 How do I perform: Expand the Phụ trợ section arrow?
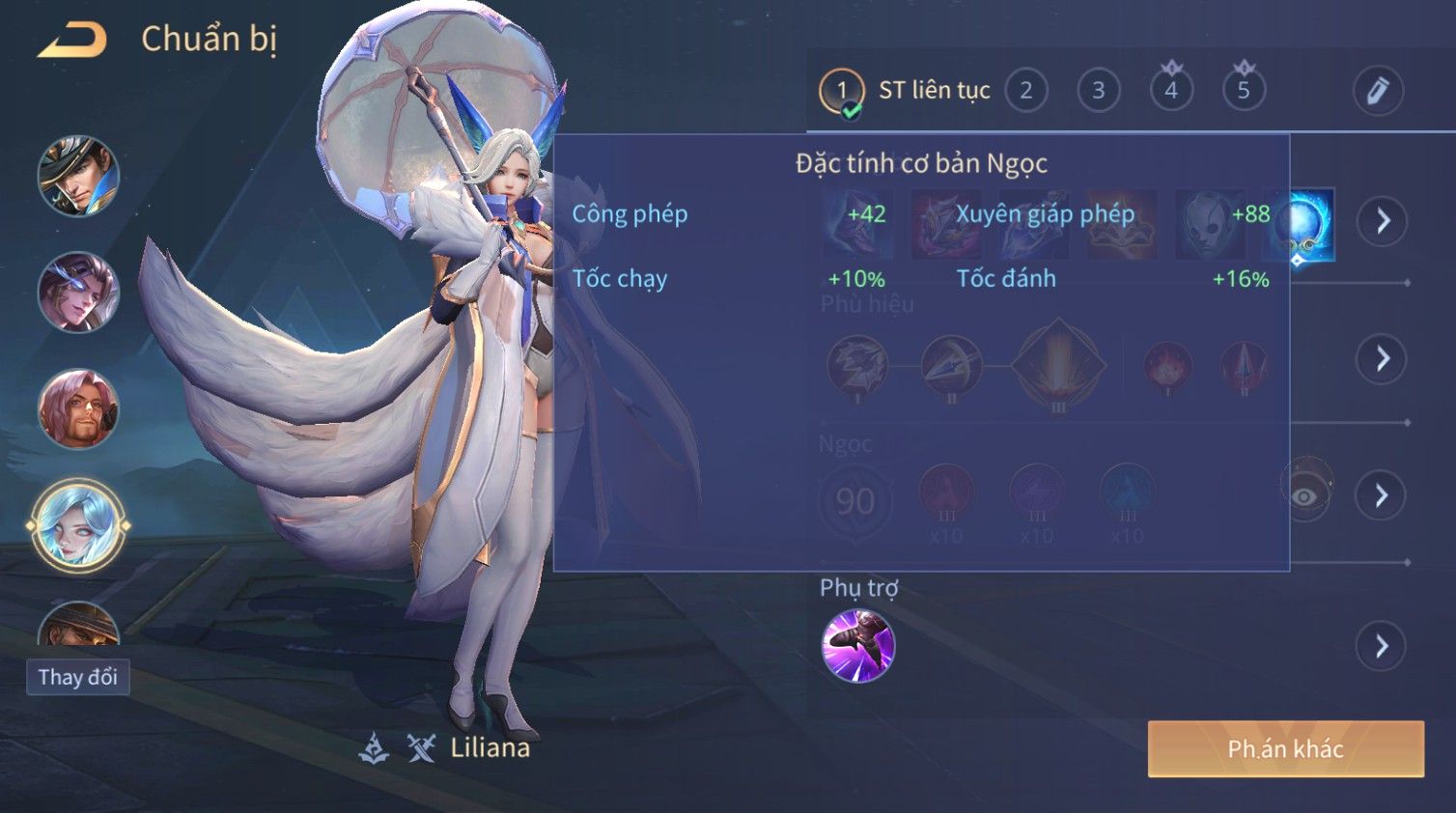(1382, 646)
